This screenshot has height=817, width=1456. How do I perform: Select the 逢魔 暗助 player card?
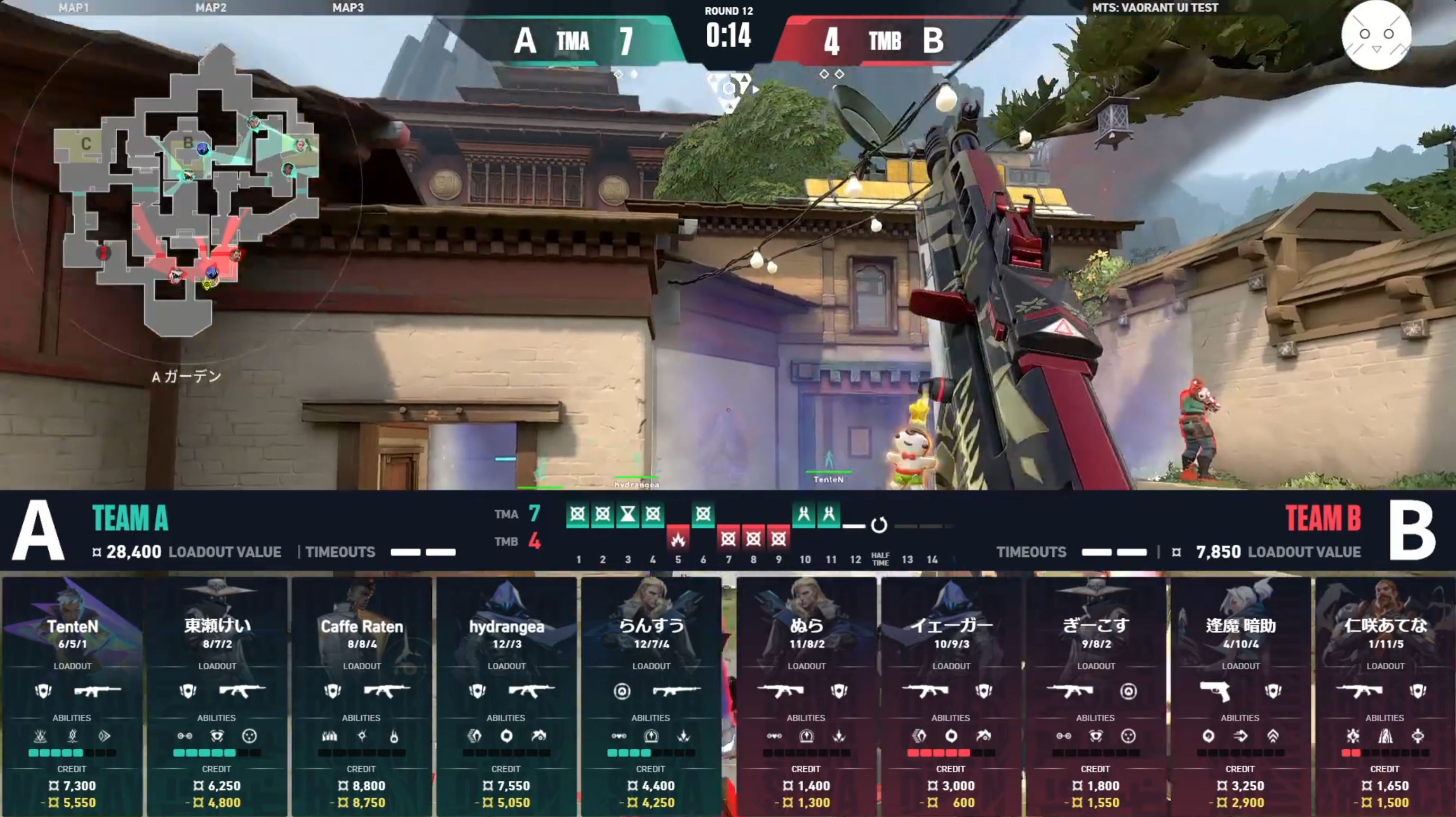(1241, 696)
